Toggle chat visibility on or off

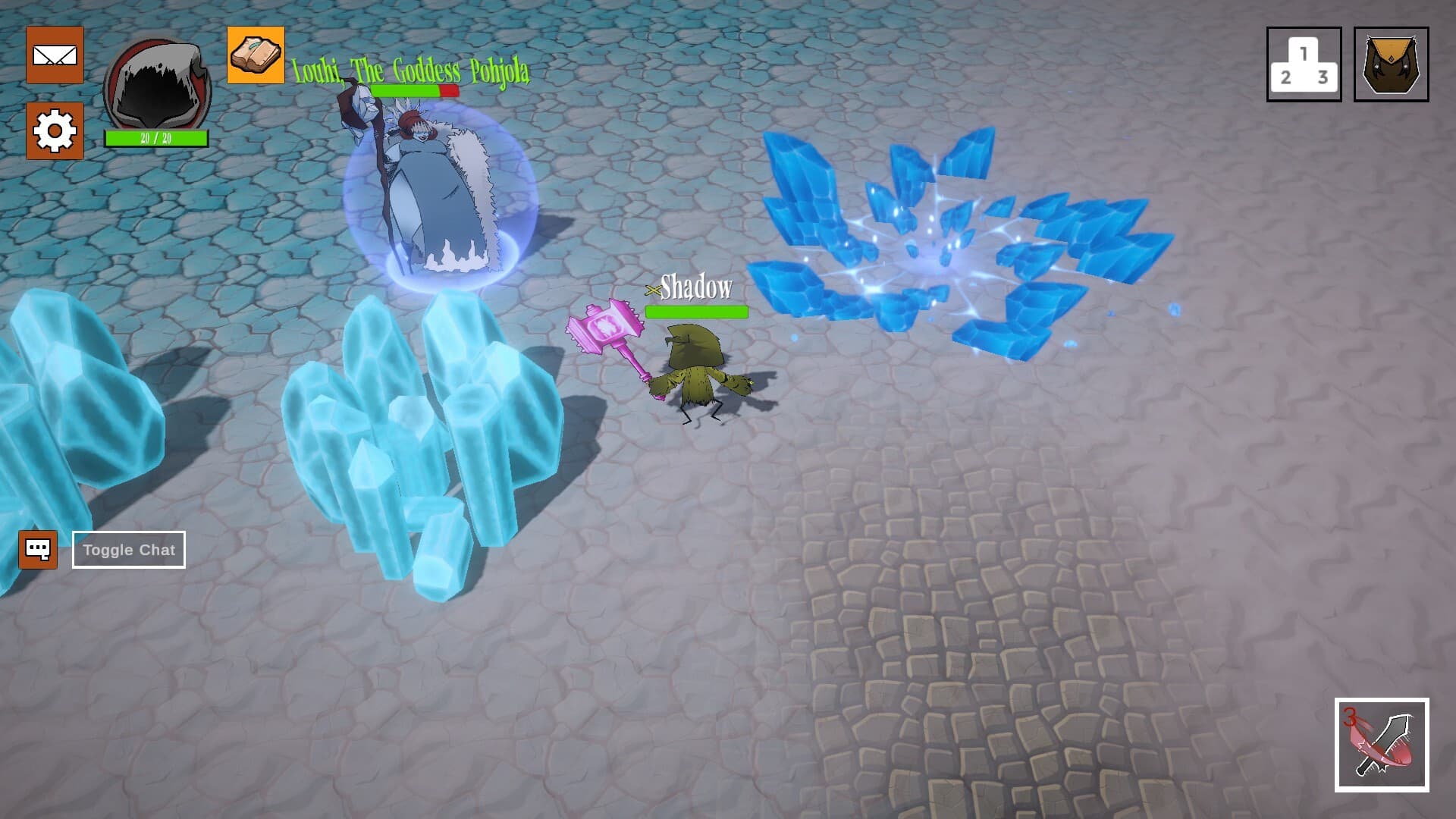pyautogui.click(x=128, y=549)
